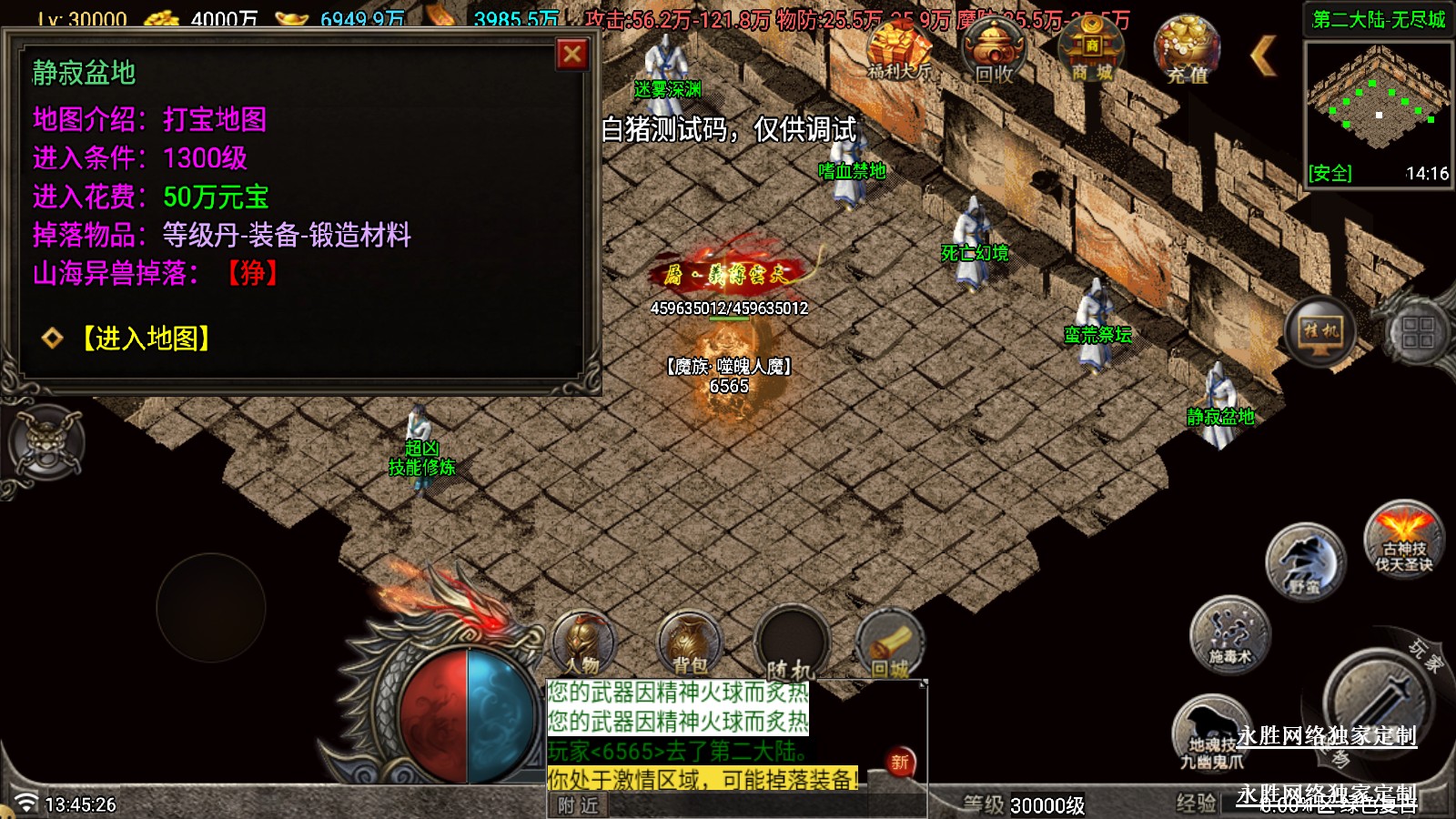This screenshot has height=819, width=1456.
Task: Select the 附近 nearby chat channel
Action: [579, 805]
